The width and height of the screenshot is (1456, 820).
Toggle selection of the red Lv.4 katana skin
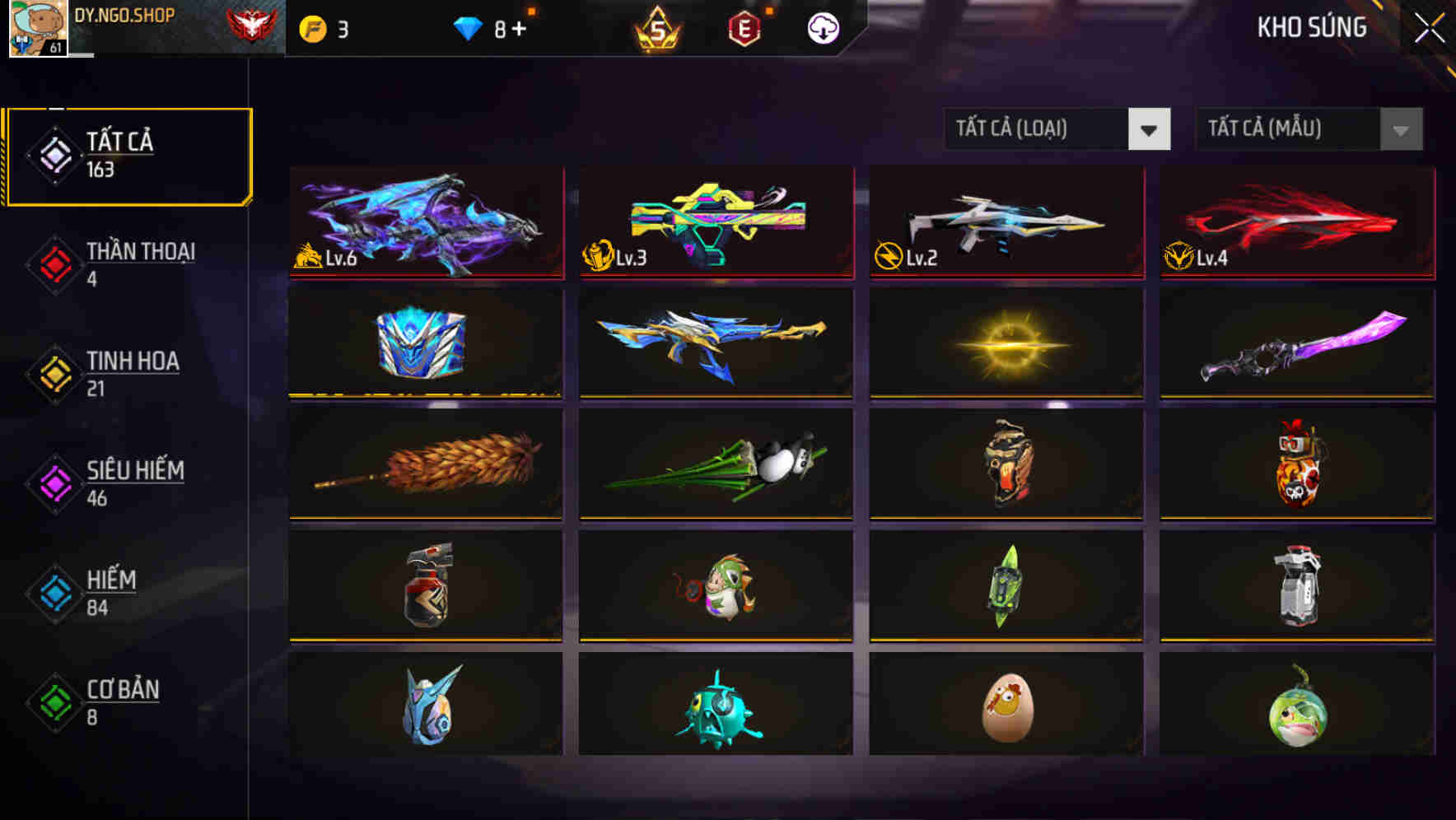tap(1295, 224)
